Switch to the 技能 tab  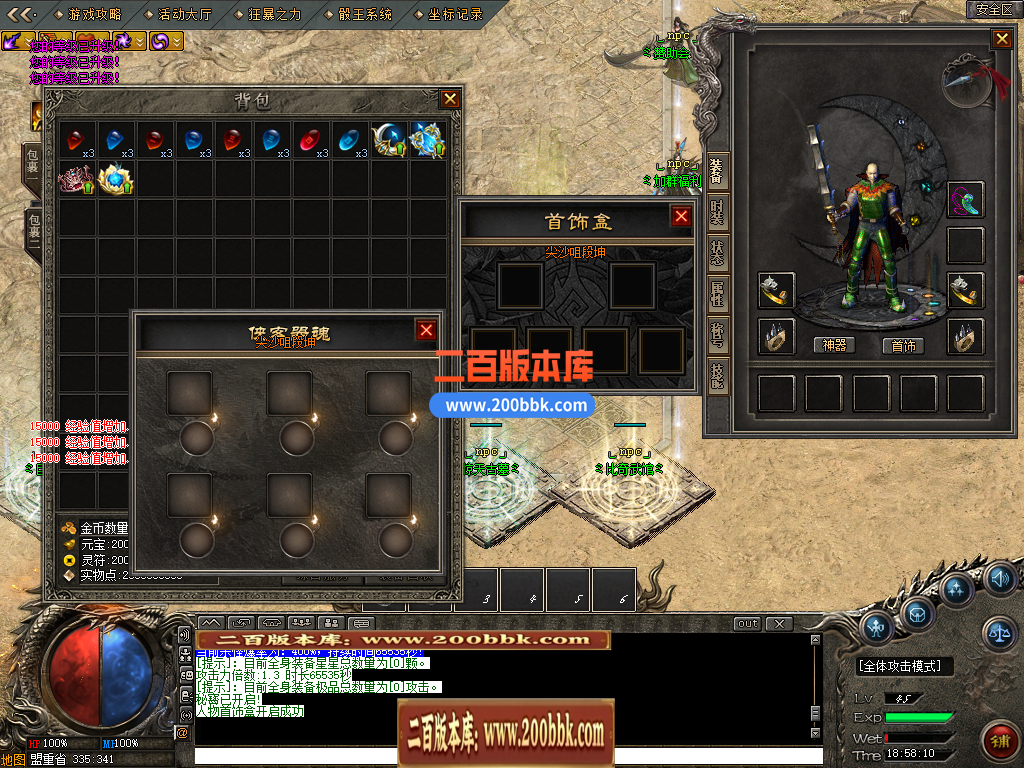pyautogui.click(x=717, y=376)
